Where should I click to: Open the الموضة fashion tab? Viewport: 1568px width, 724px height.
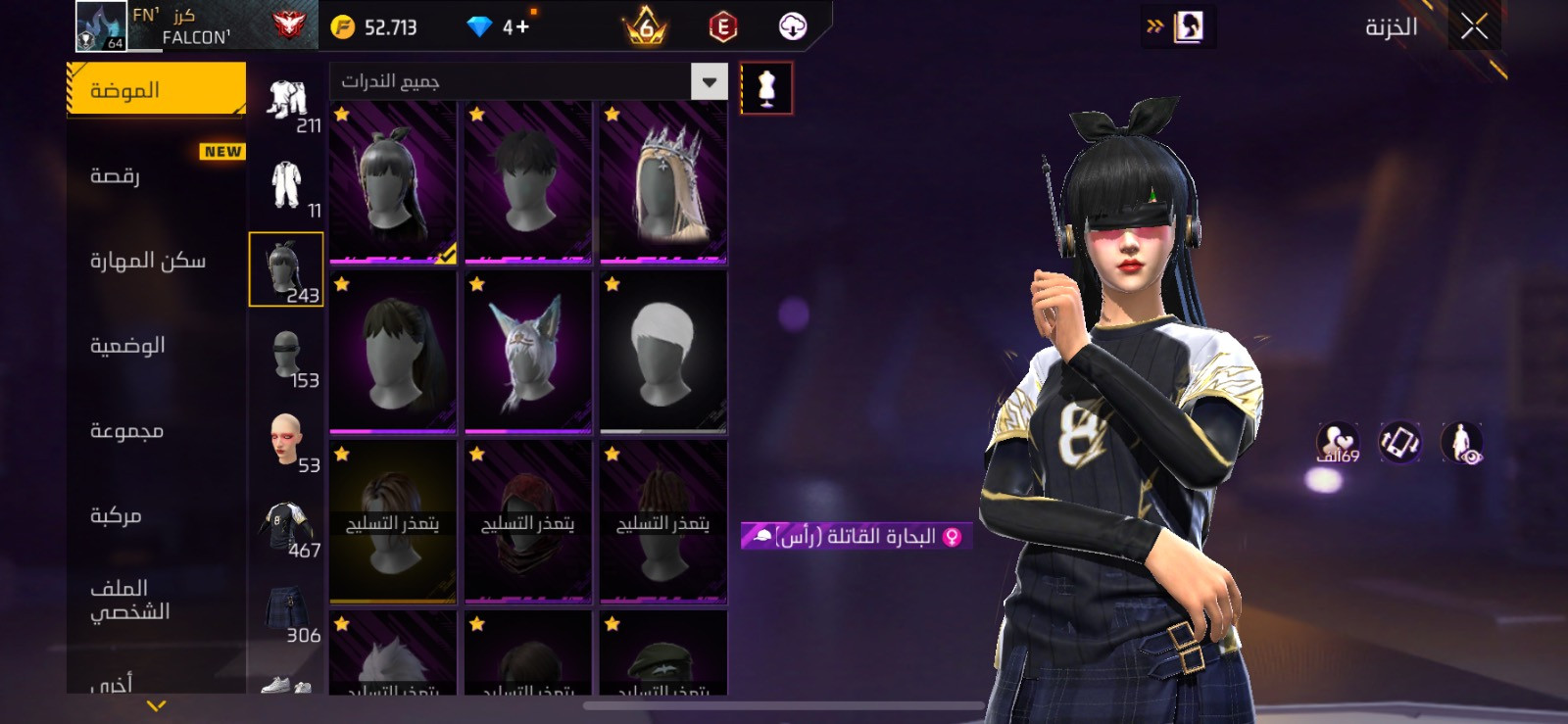click(x=156, y=90)
